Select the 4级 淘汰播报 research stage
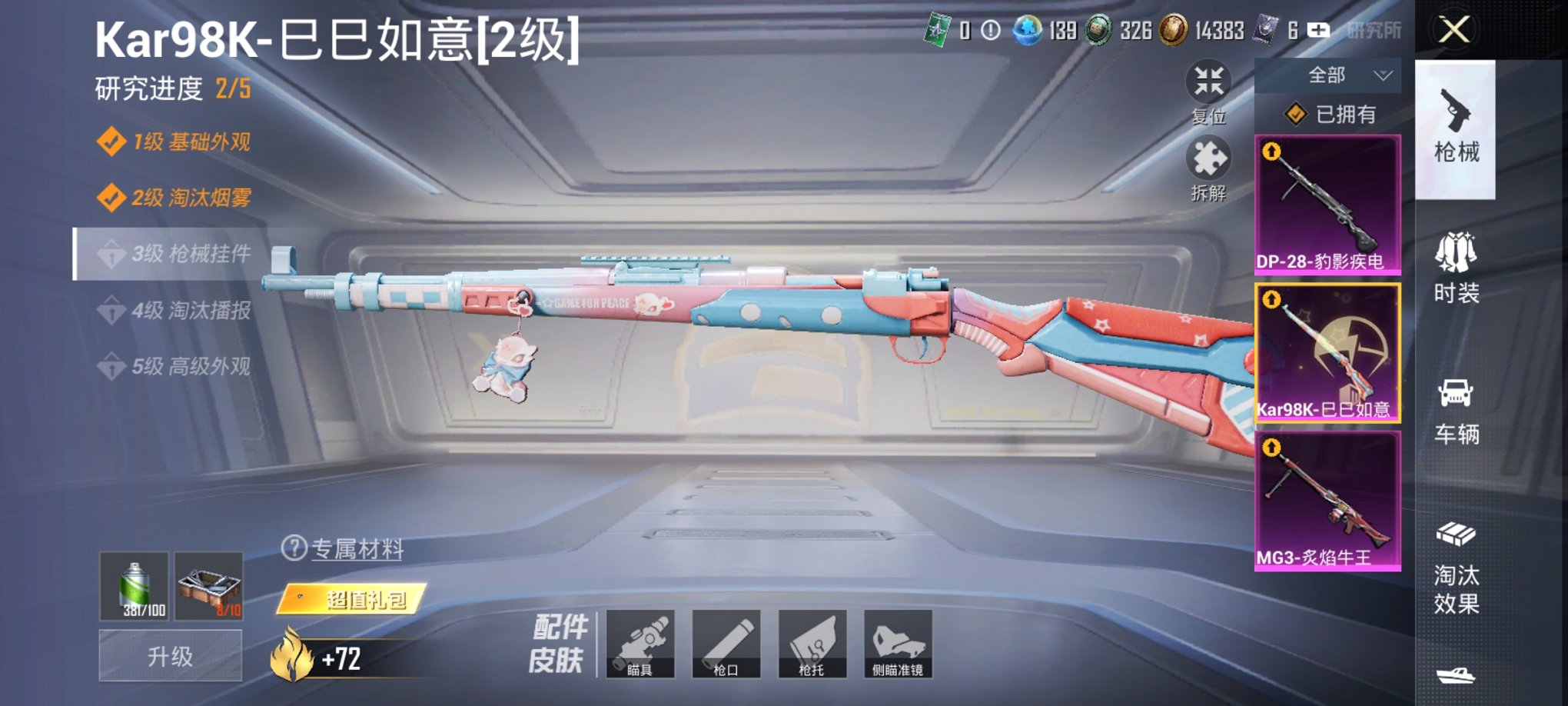Image resolution: width=1568 pixels, height=706 pixels. tap(181, 312)
